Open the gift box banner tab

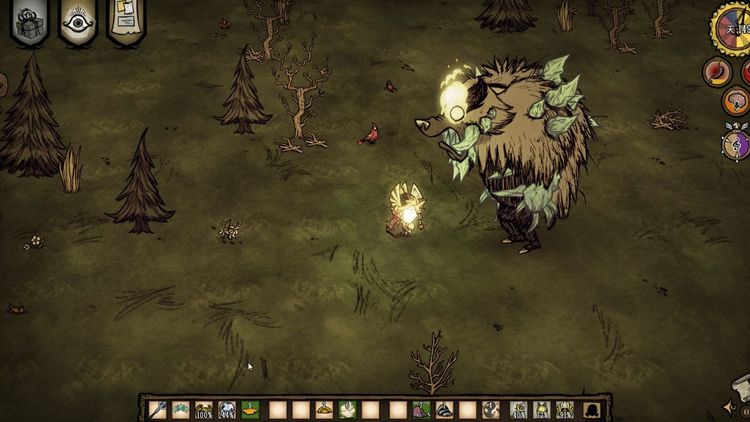29,22
